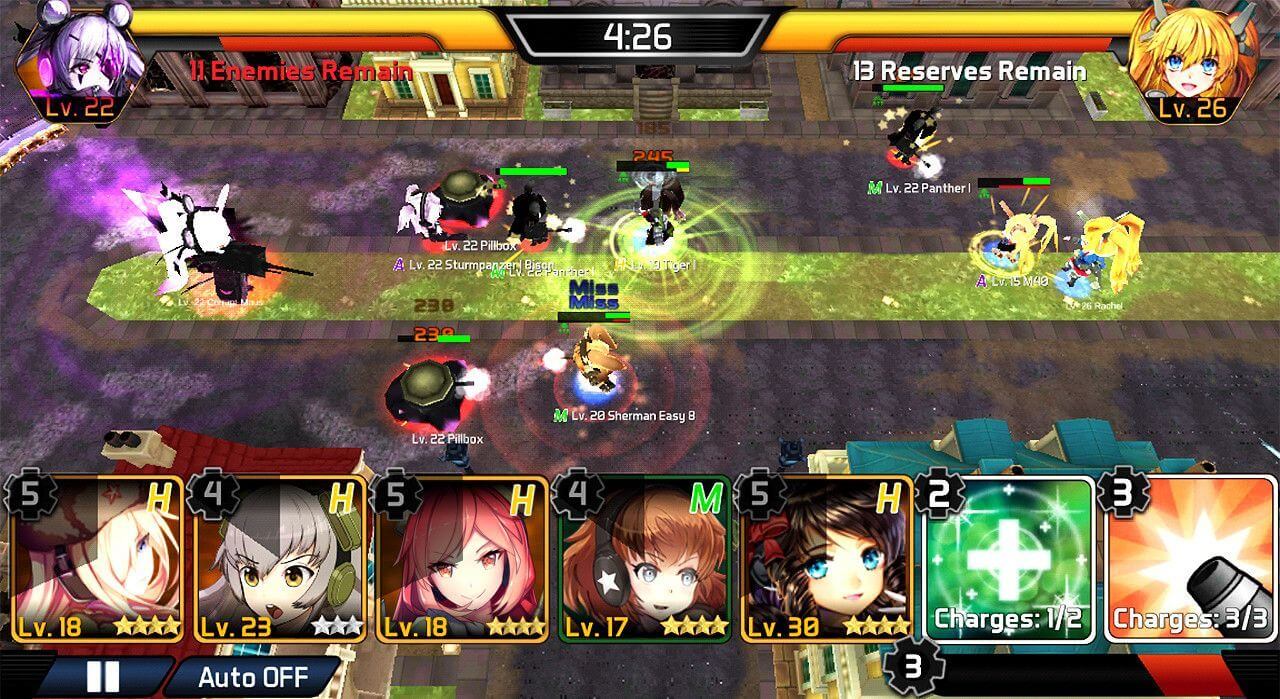Select the Lv. 30 dark-haired girl card
Viewport: 1280px width, 699px height.
827,559
